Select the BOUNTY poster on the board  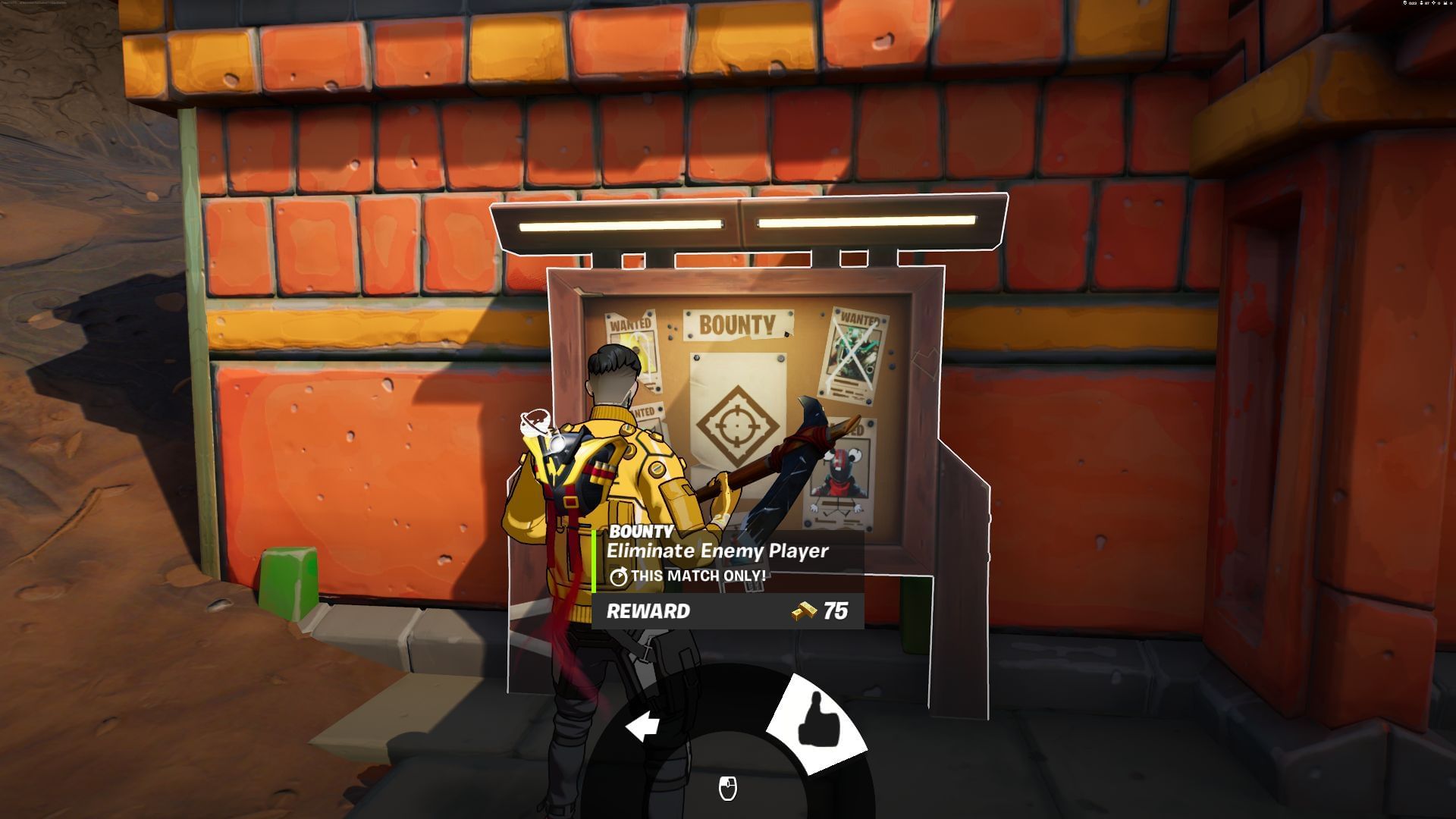(739, 326)
